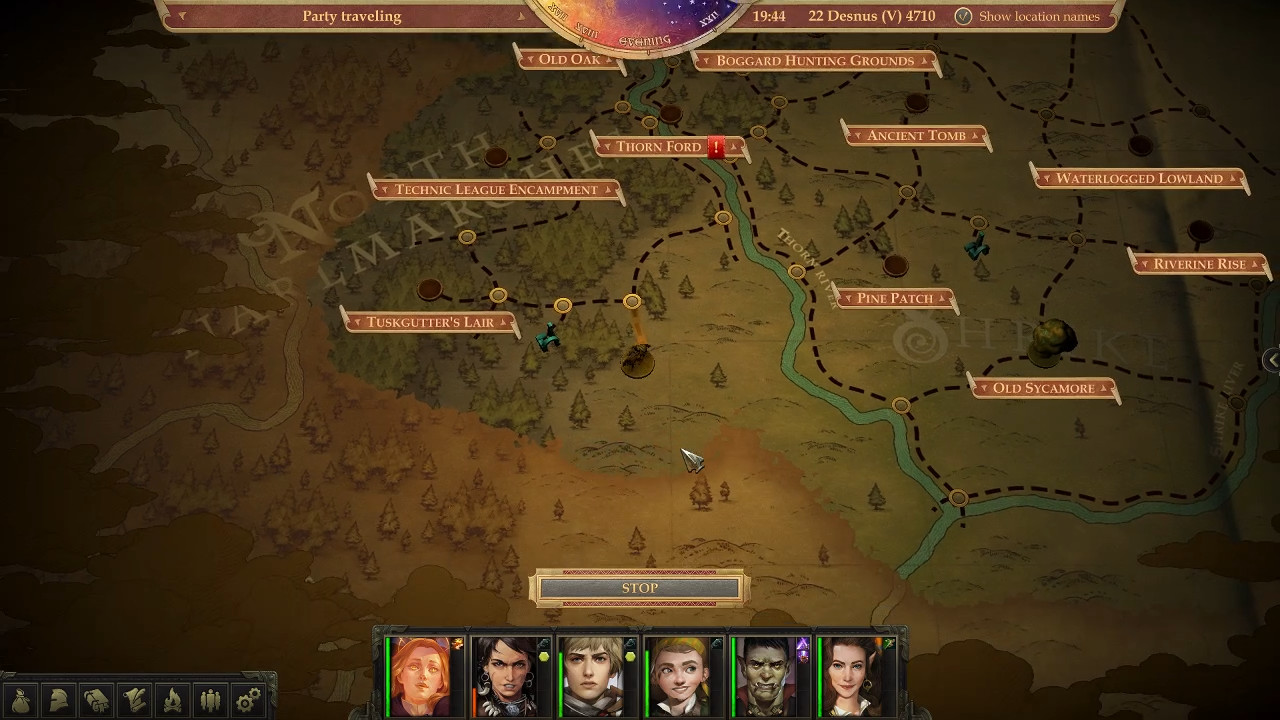The width and height of the screenshot is (1280, 720).
Task: Open the gear settings menu
Action: point(247,699)
